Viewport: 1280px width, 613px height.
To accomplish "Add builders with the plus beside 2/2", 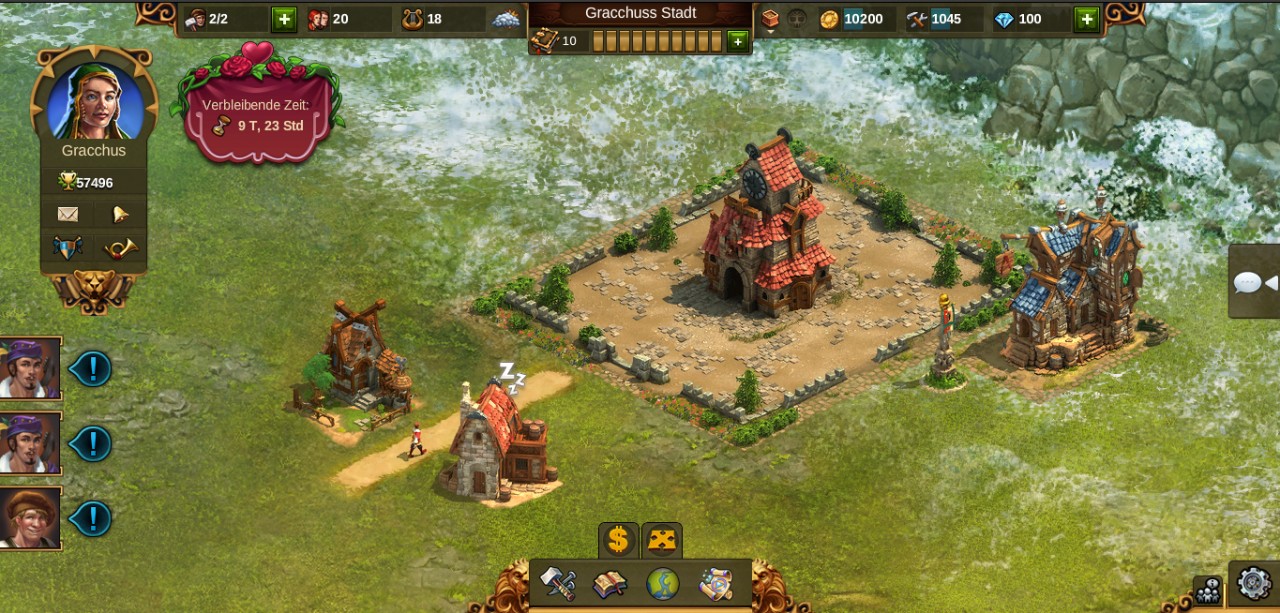I will 284,19.
